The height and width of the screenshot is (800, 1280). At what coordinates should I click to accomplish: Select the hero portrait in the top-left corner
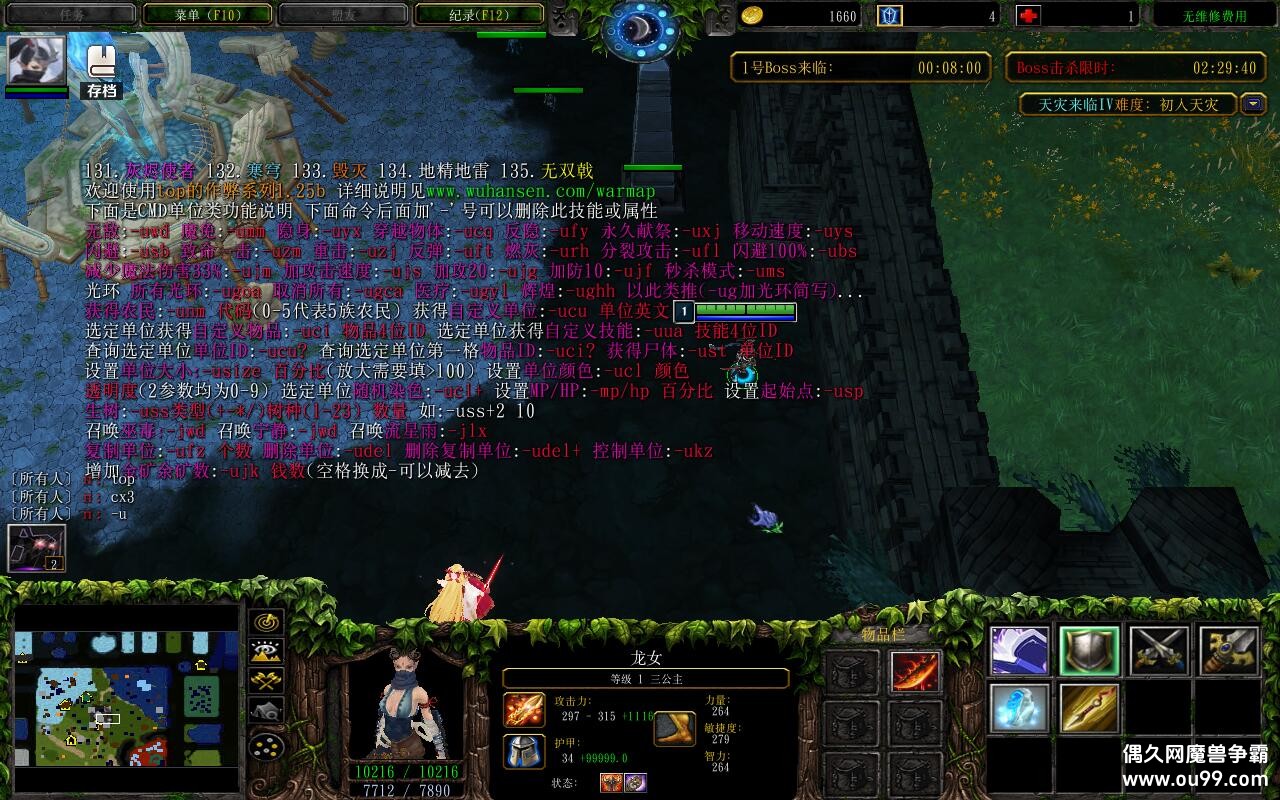[37, 60]
